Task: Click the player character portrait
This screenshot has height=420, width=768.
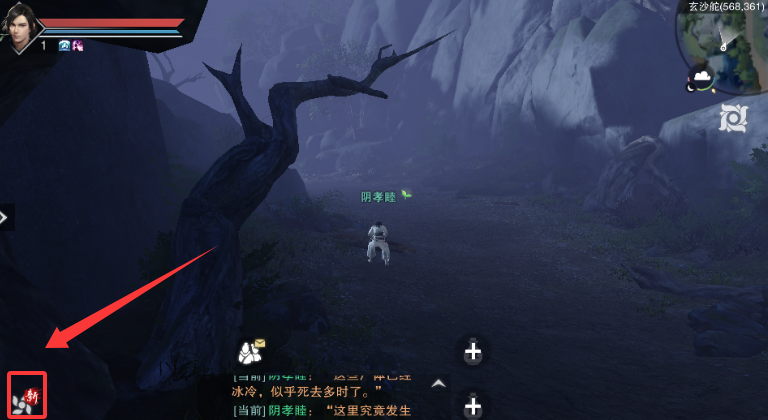Action: pyautogui.click(x=19, y=25)
